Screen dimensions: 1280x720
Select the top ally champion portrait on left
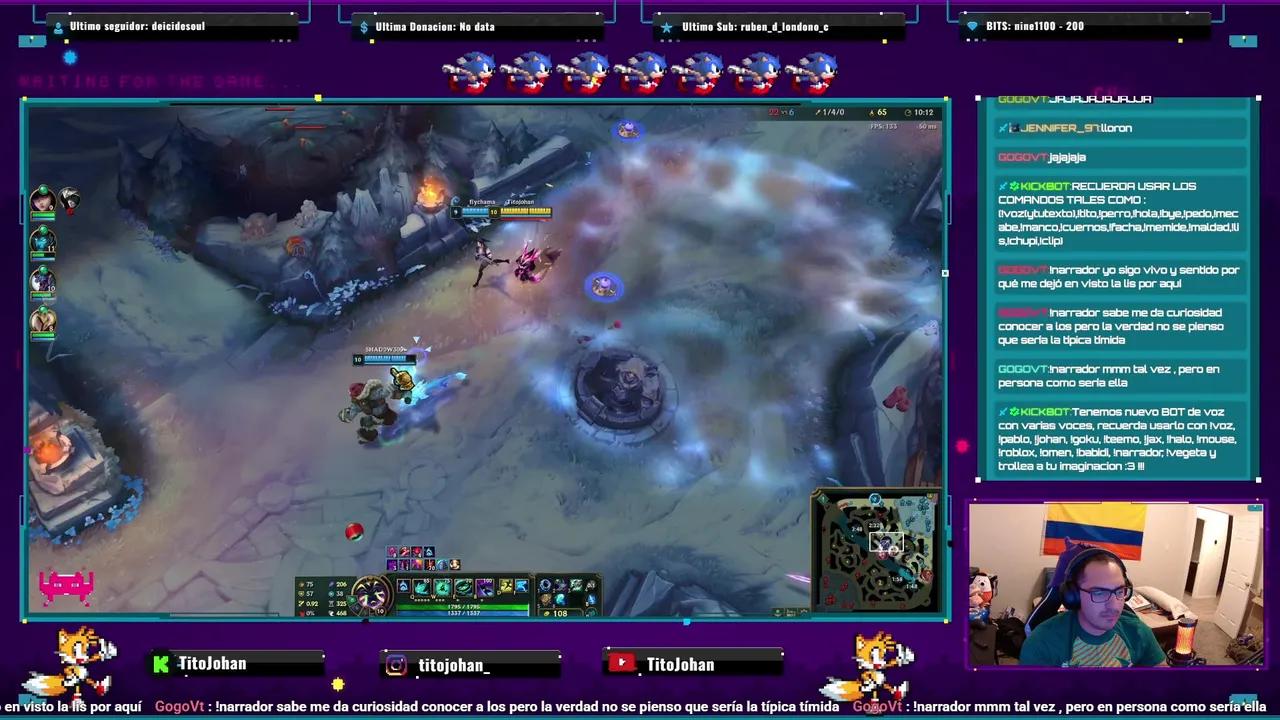point(42,200)
